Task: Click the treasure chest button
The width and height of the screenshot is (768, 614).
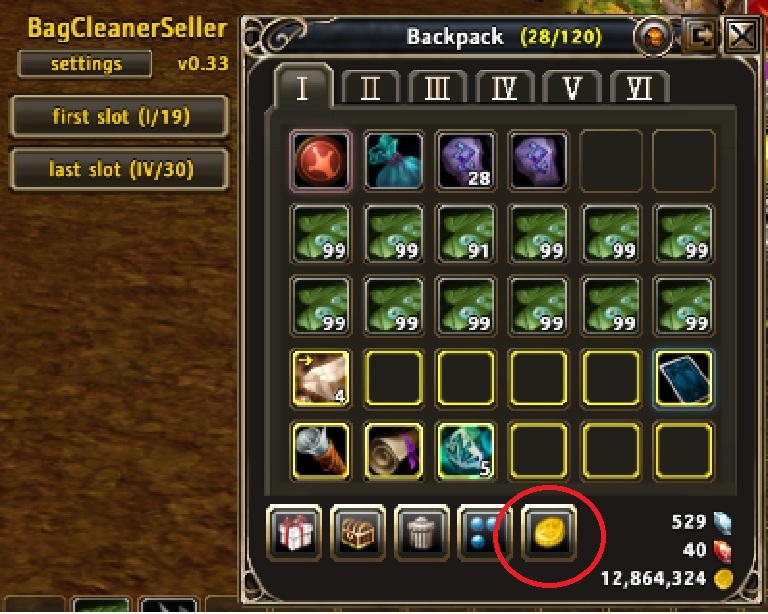Action: 357,533
